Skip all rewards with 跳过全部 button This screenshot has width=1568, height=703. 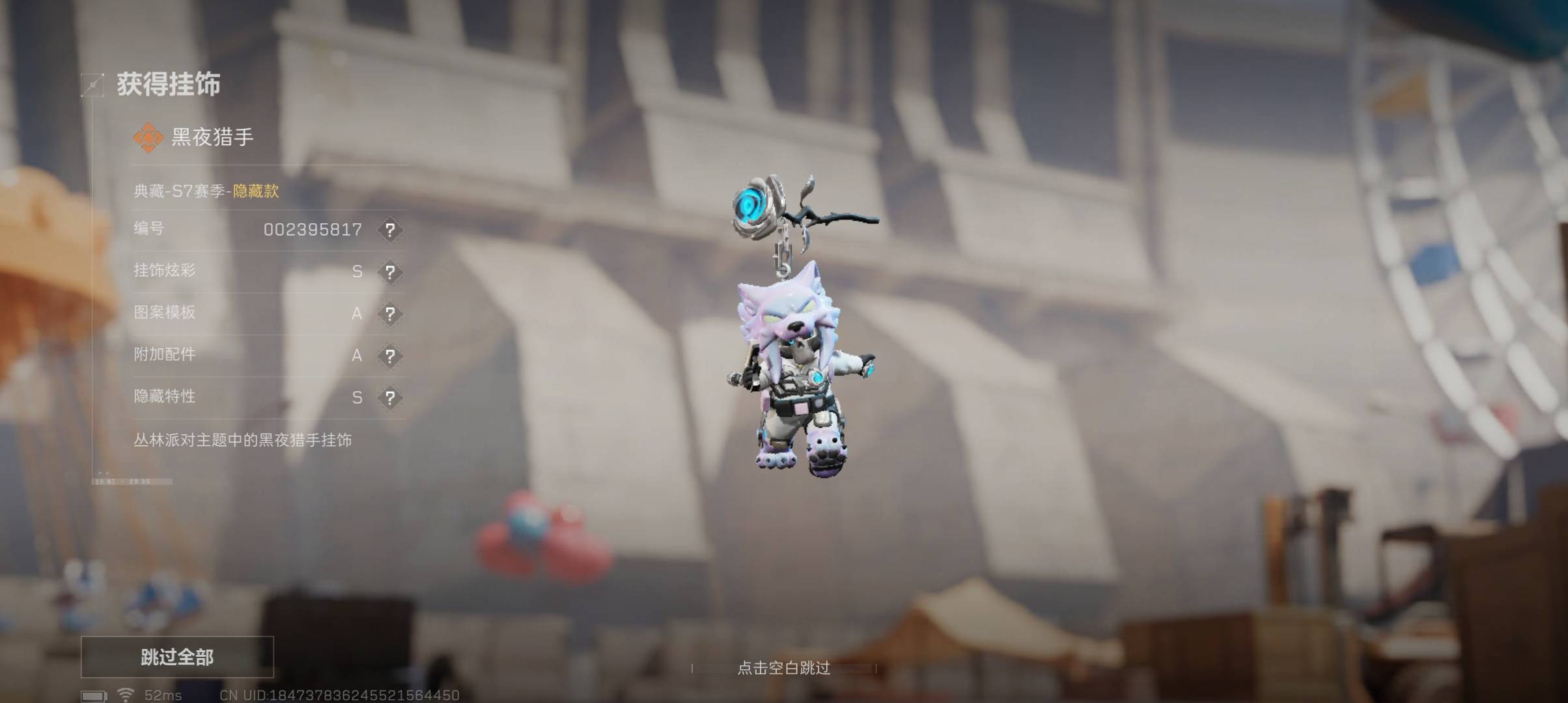177,657
